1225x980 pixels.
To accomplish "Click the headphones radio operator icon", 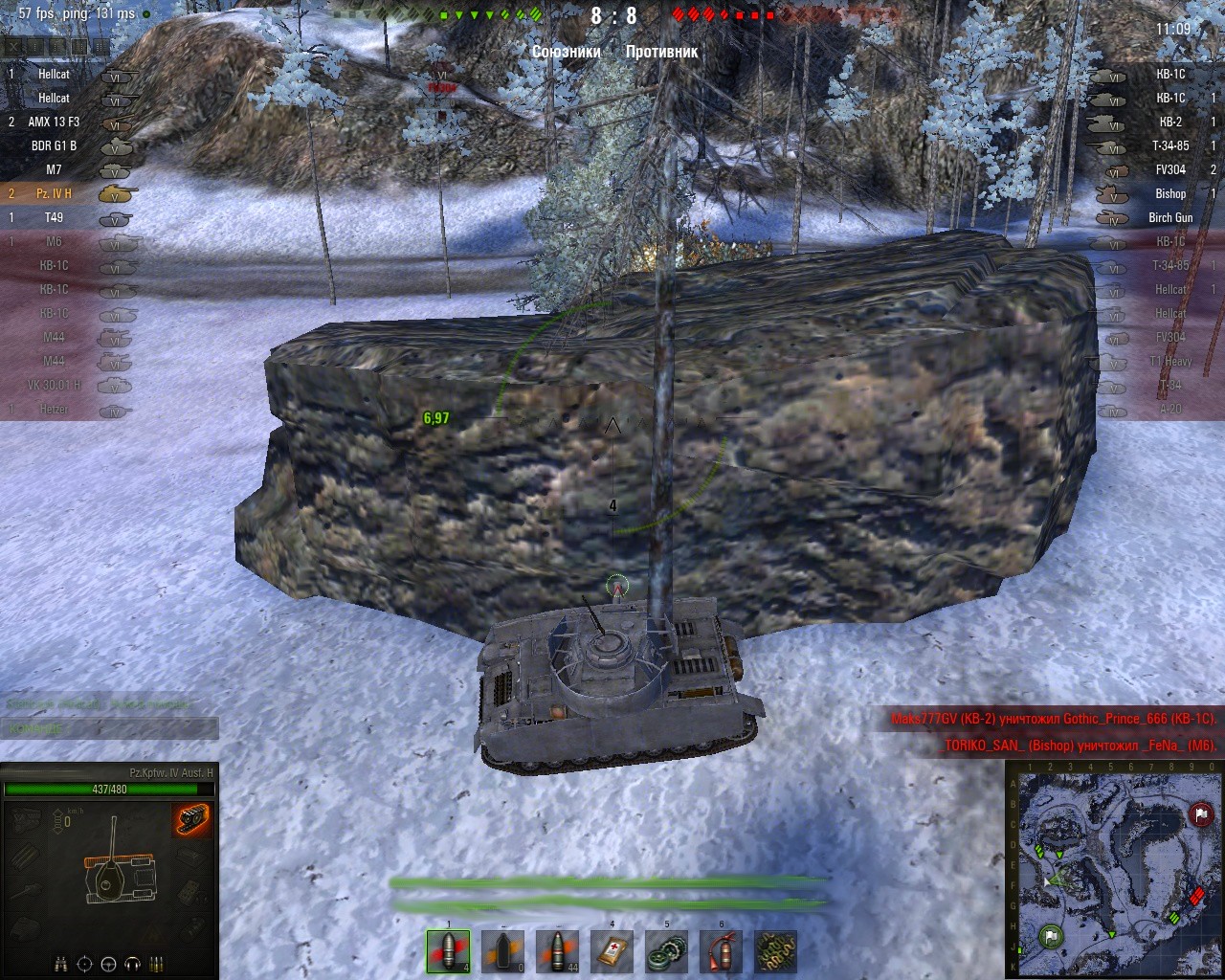I will coord(133,963).
